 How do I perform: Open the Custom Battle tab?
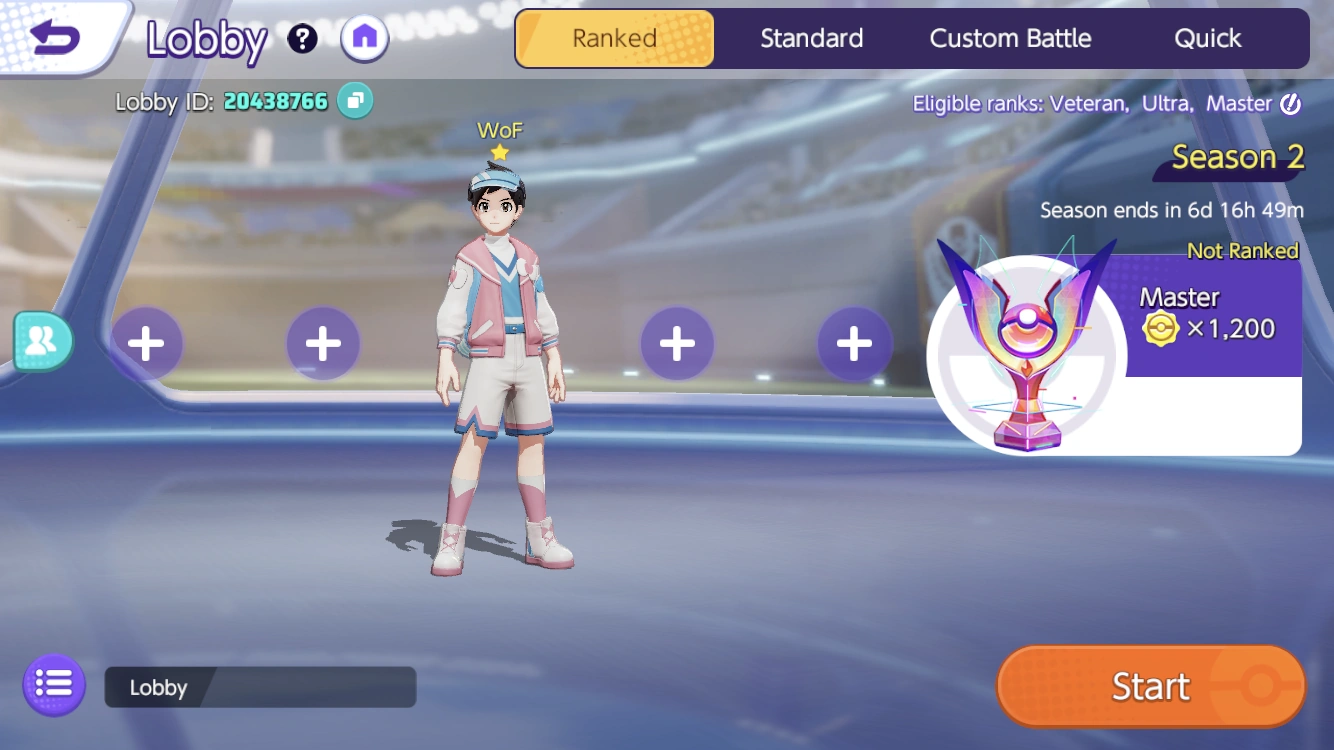click(1010, 38)
